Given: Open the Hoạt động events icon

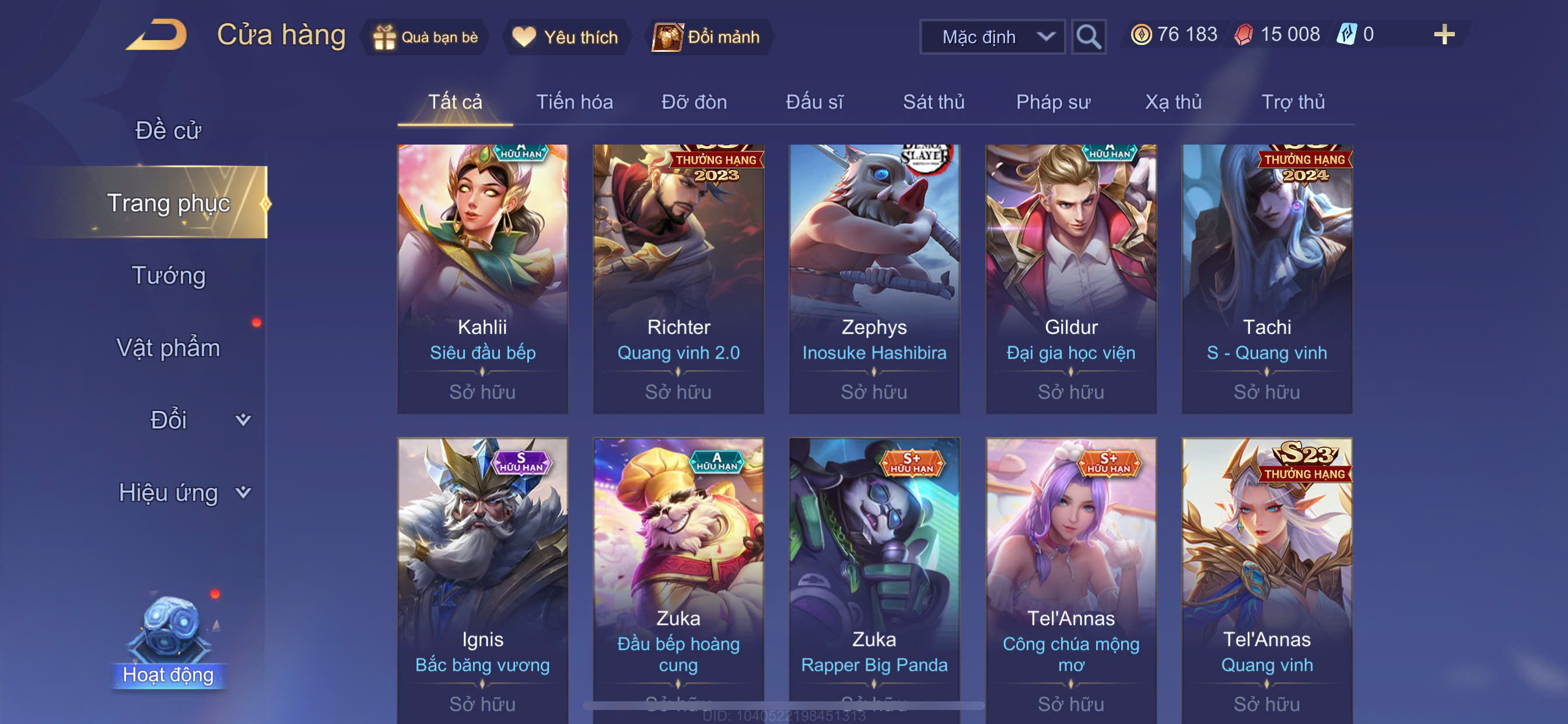Looking at the screenshot, I should tap(169, 640).
